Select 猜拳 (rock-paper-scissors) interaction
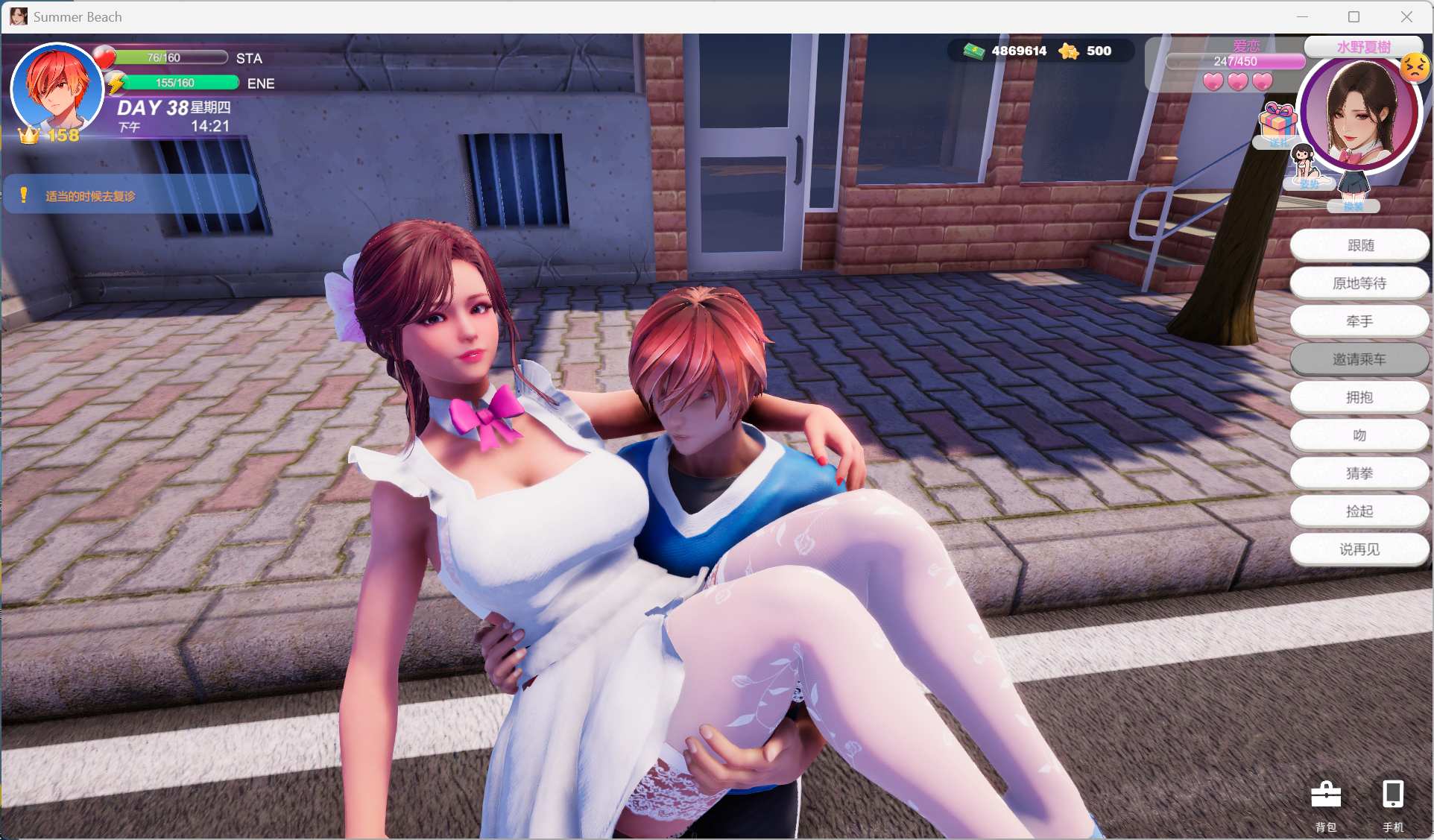Viewport: 1434px width, 840px height. click(x=1359, y=473)
